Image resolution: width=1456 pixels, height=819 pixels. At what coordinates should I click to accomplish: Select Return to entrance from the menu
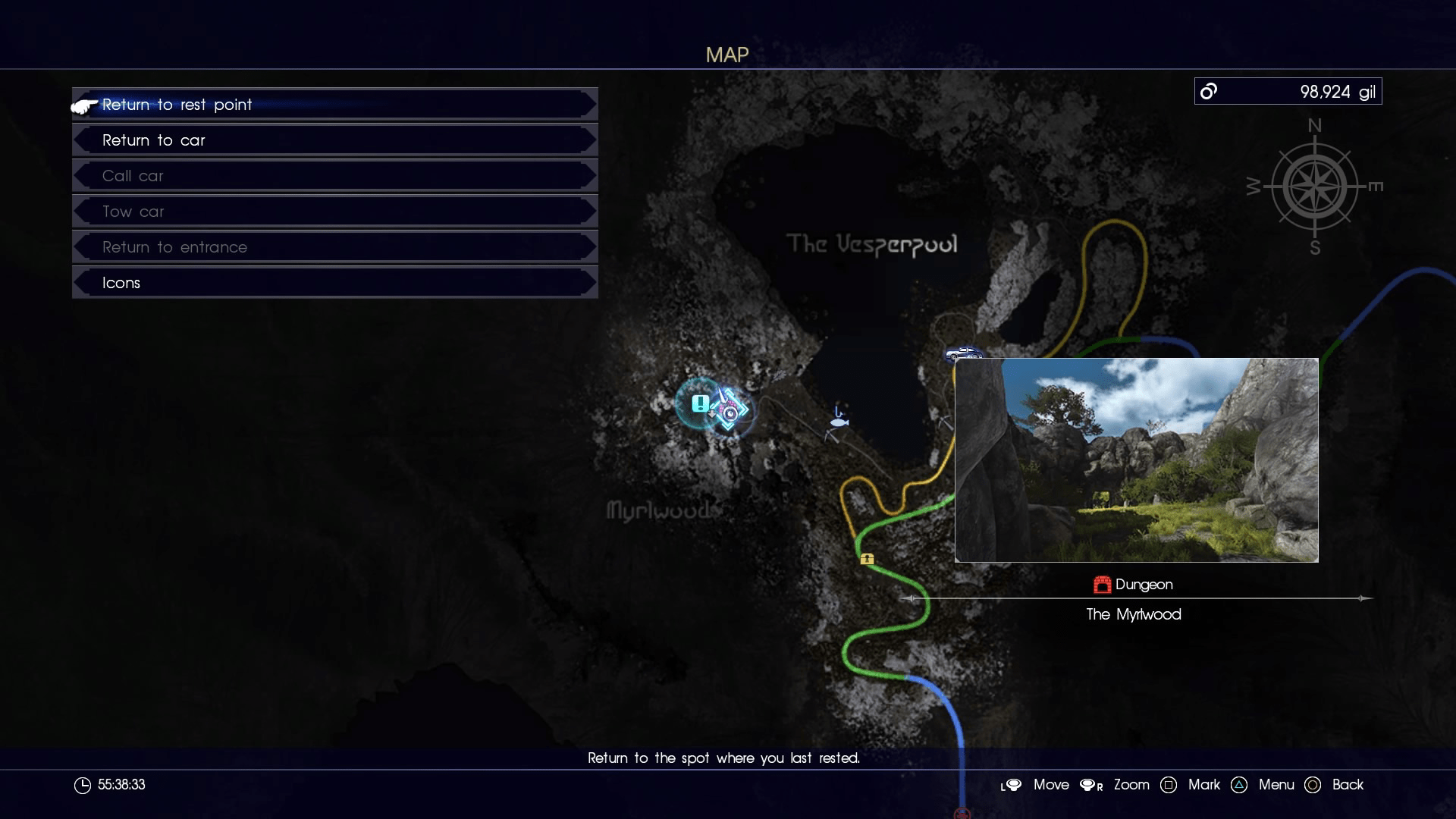[334, 246]
